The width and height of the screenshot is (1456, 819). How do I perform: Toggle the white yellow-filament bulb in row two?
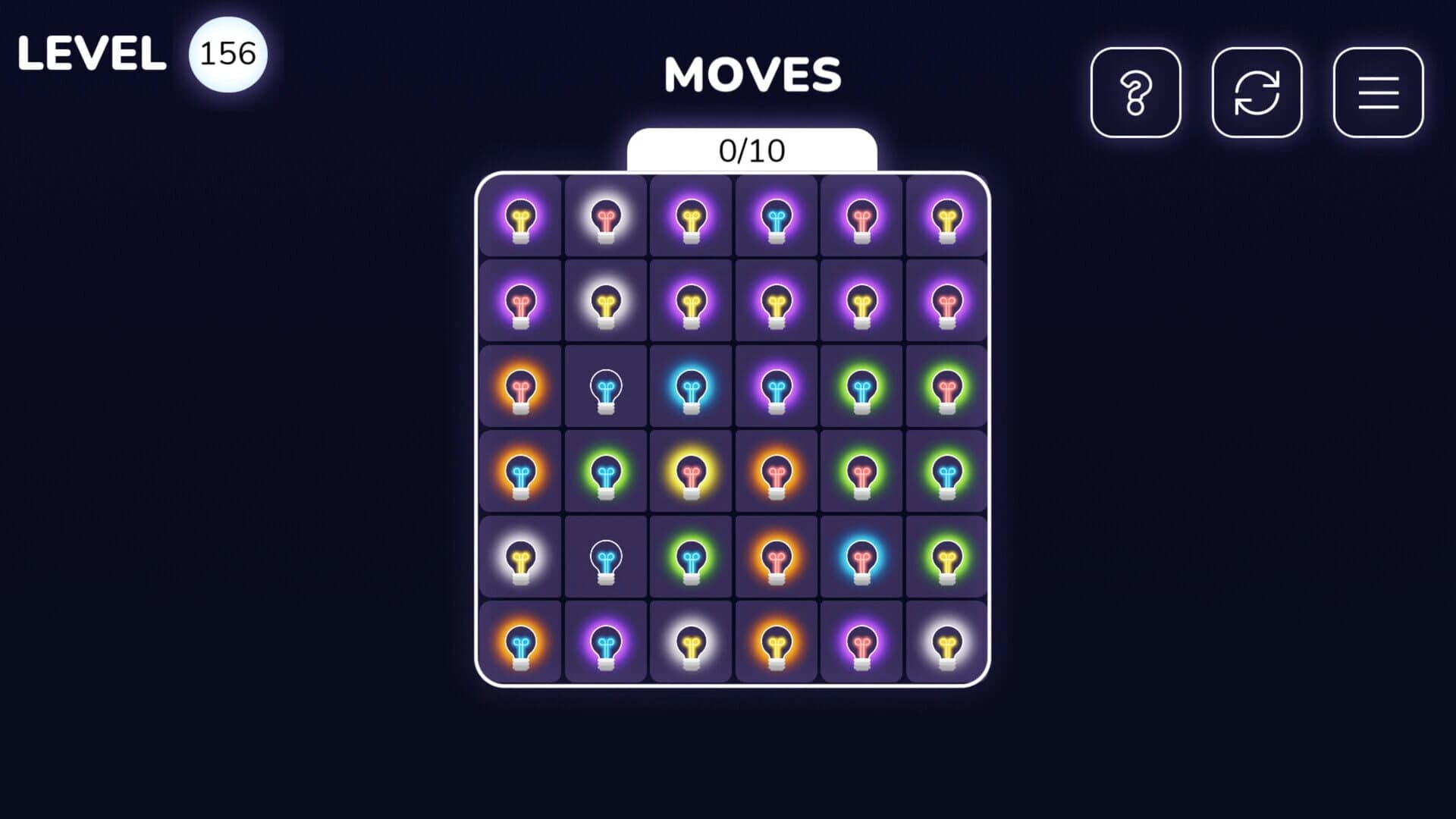coord(605,303)
